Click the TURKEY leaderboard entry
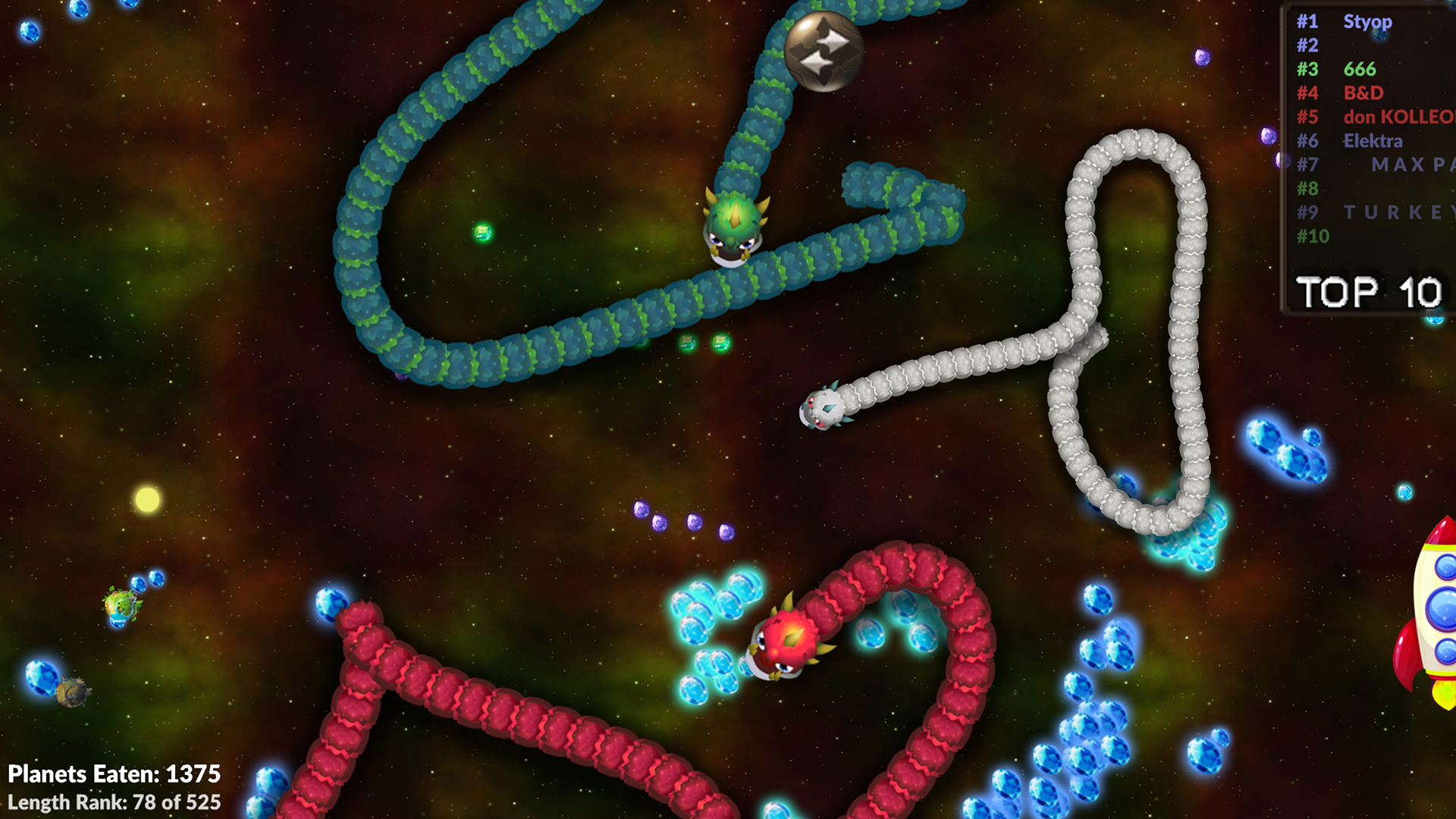Screen dimensions: 1456x819 click(1403, 213)
